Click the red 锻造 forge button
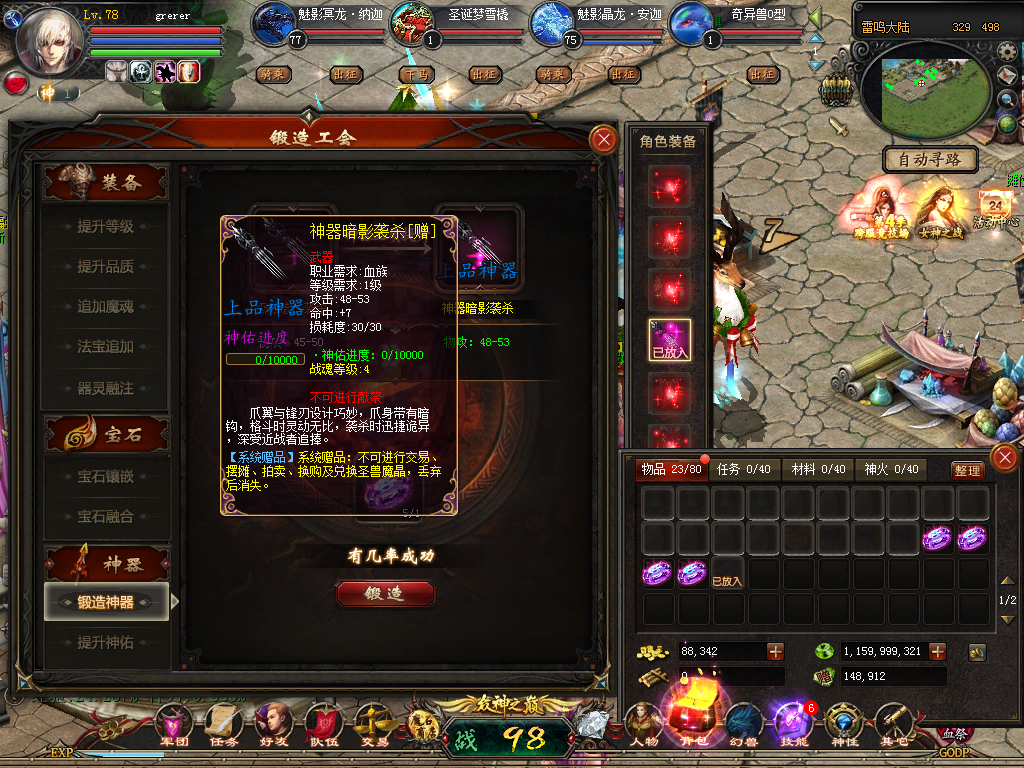The height and width of the screenshot is (768, 1024). (385, 594)
